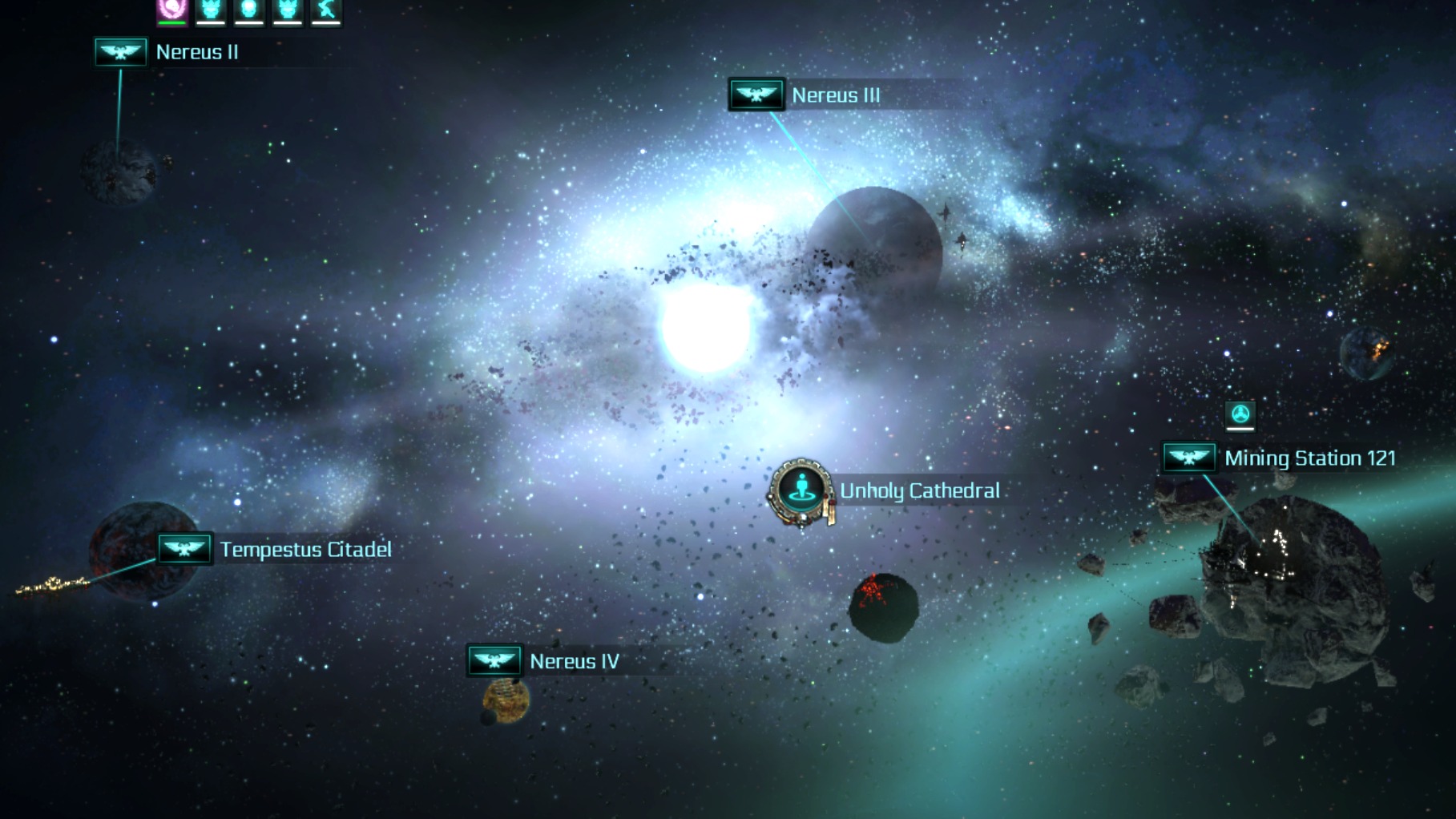1456x819 pixels.
Task: Open the three-bladed circle icon above Mining Station
Action: click(x=1240, y=414)
